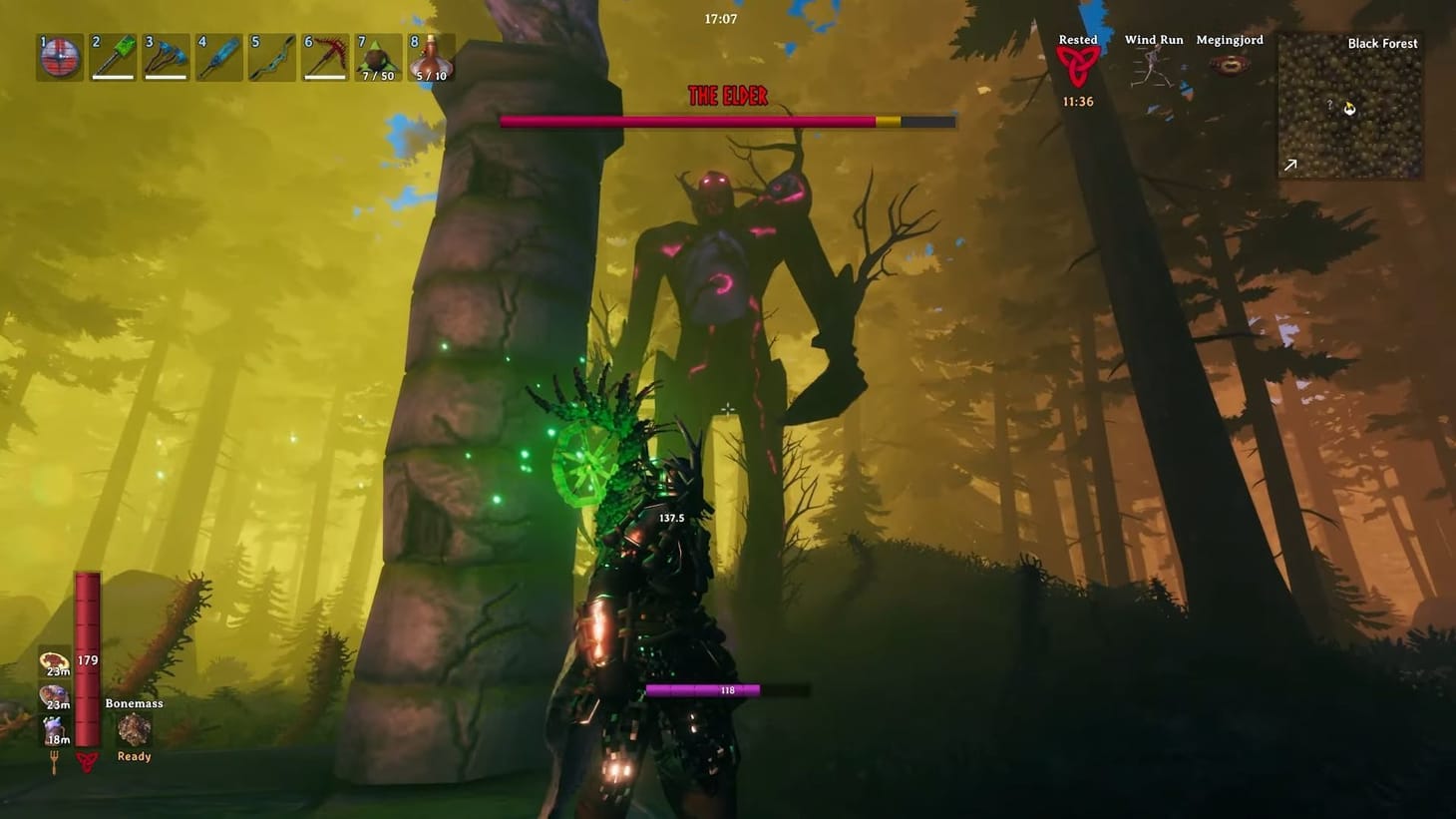The height and width of the screenshot is (819, 1456).
Task: Activate the Bonemass forsaken power icon
Action: click(133, 731)
